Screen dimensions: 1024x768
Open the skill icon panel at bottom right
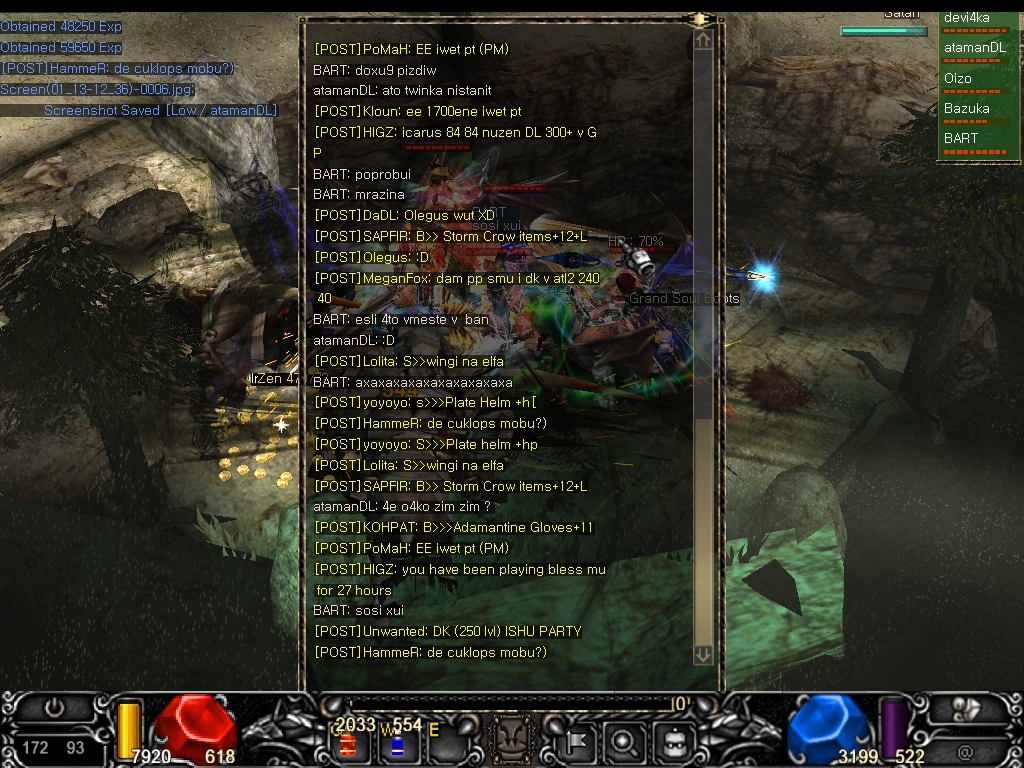click(x=964, y=708)
